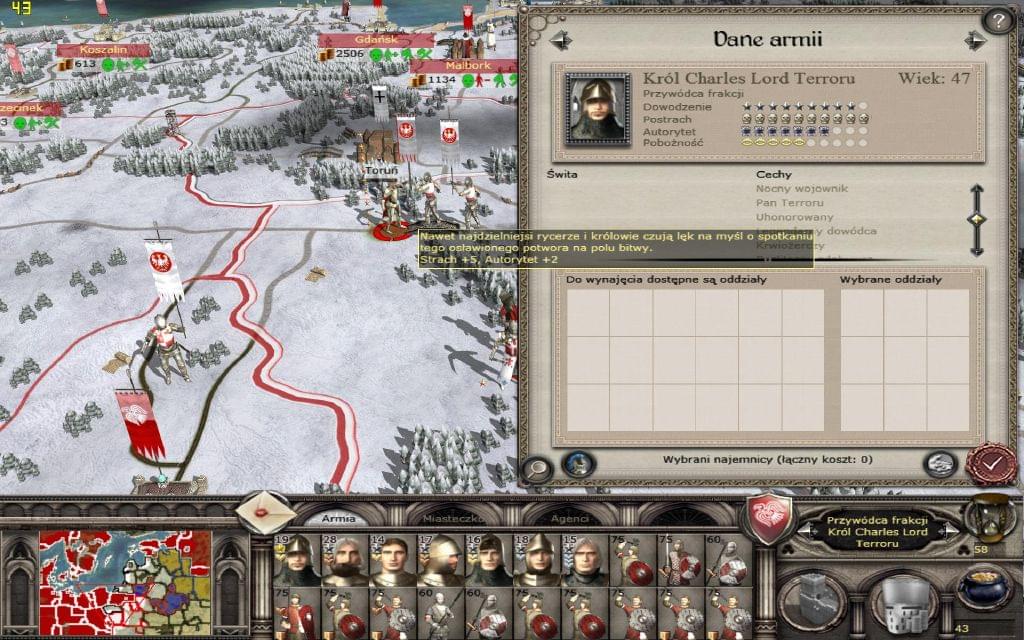1024x640 pixels.
Task: Select the 'Uhonorowany' trait
Action: [x=786, y=217]
